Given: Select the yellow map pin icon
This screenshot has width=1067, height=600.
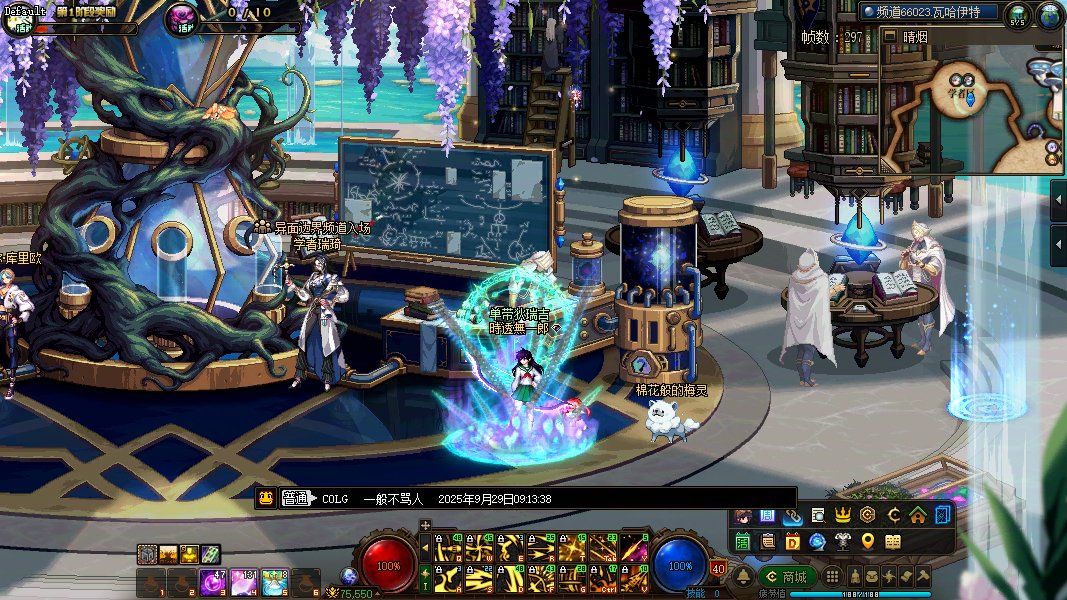Looking at the screenshot, I should click(x=868, y=542).
